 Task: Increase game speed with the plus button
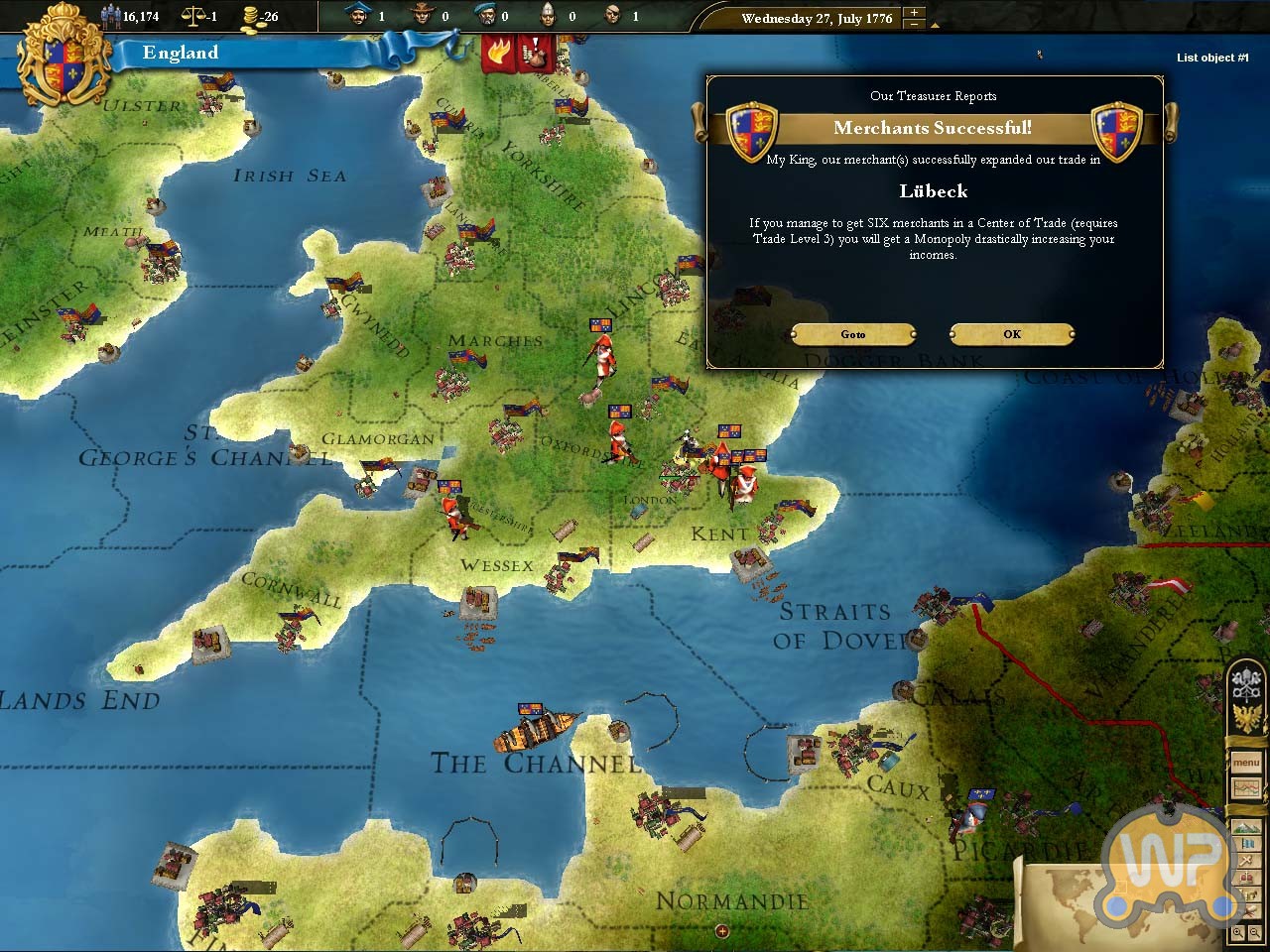915,13
